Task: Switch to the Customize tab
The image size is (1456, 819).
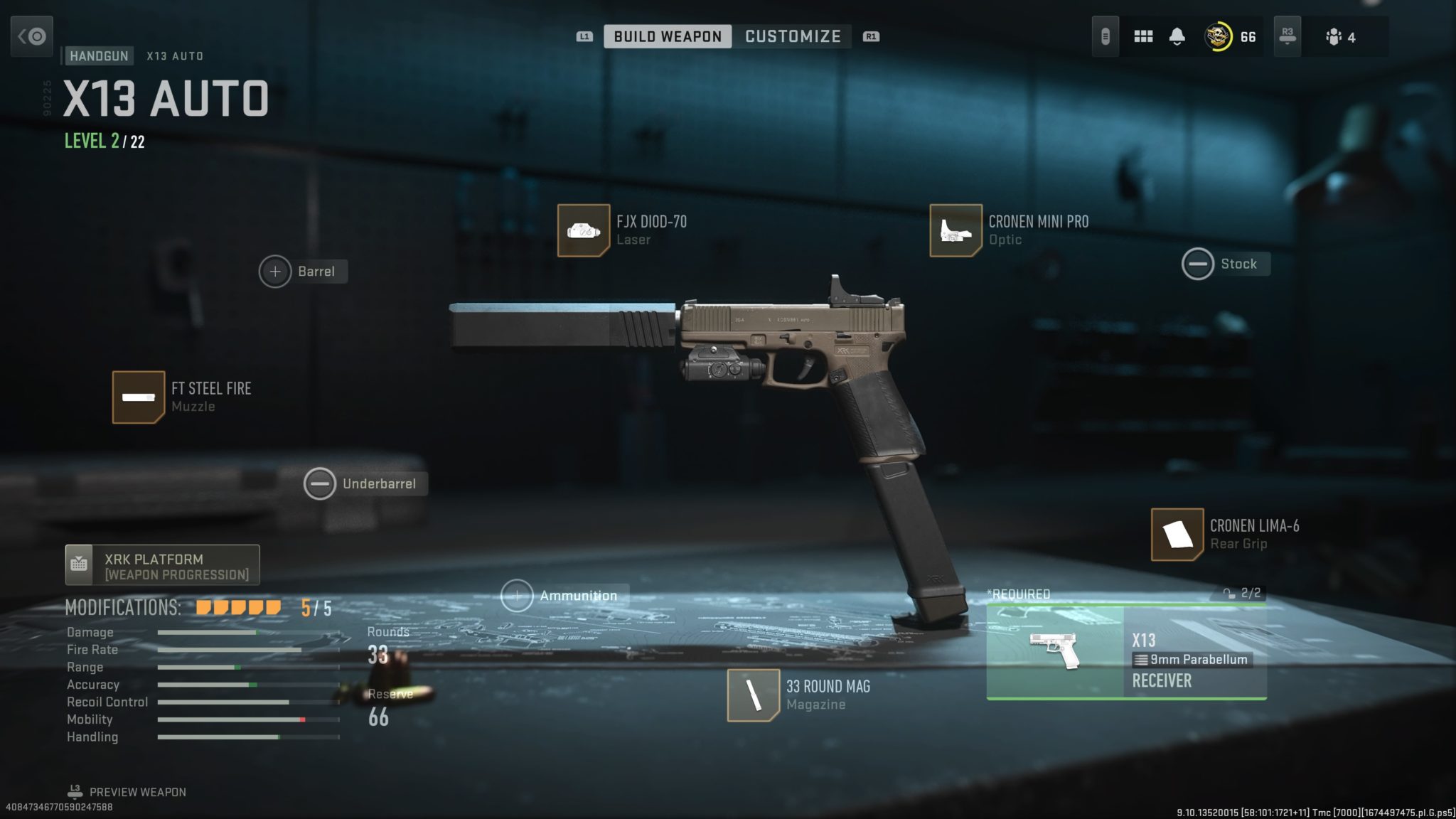Action: tap(792, 36)
